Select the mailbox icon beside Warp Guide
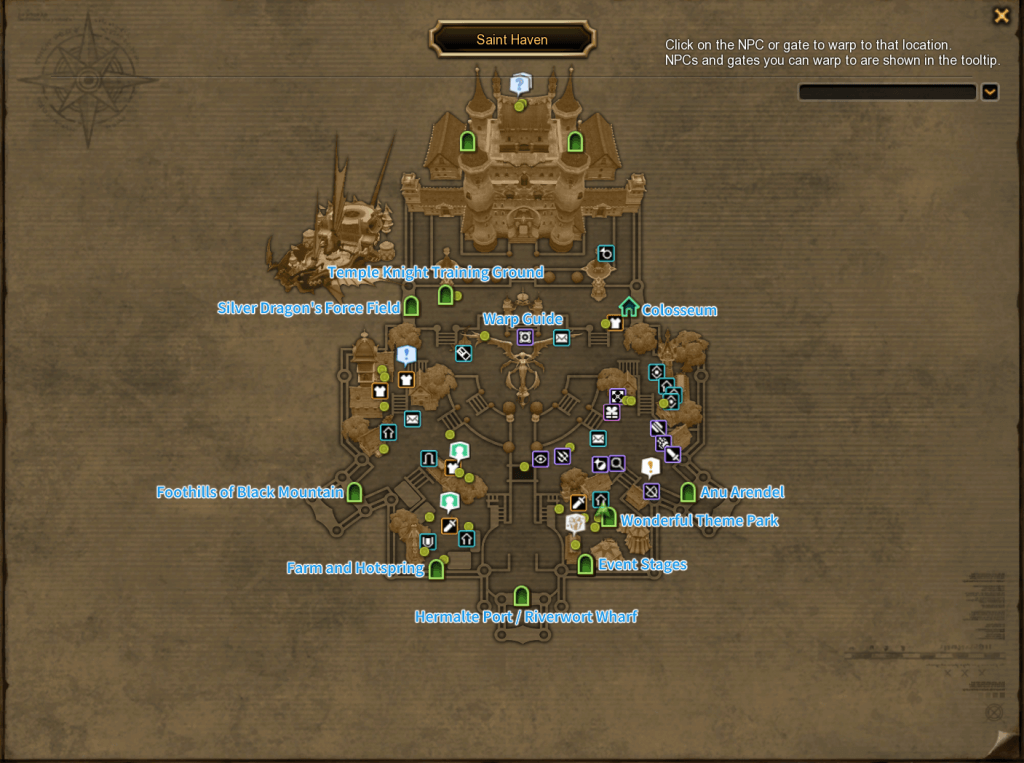This screenshot has width=1024, height=763. (x=562, y=338)
